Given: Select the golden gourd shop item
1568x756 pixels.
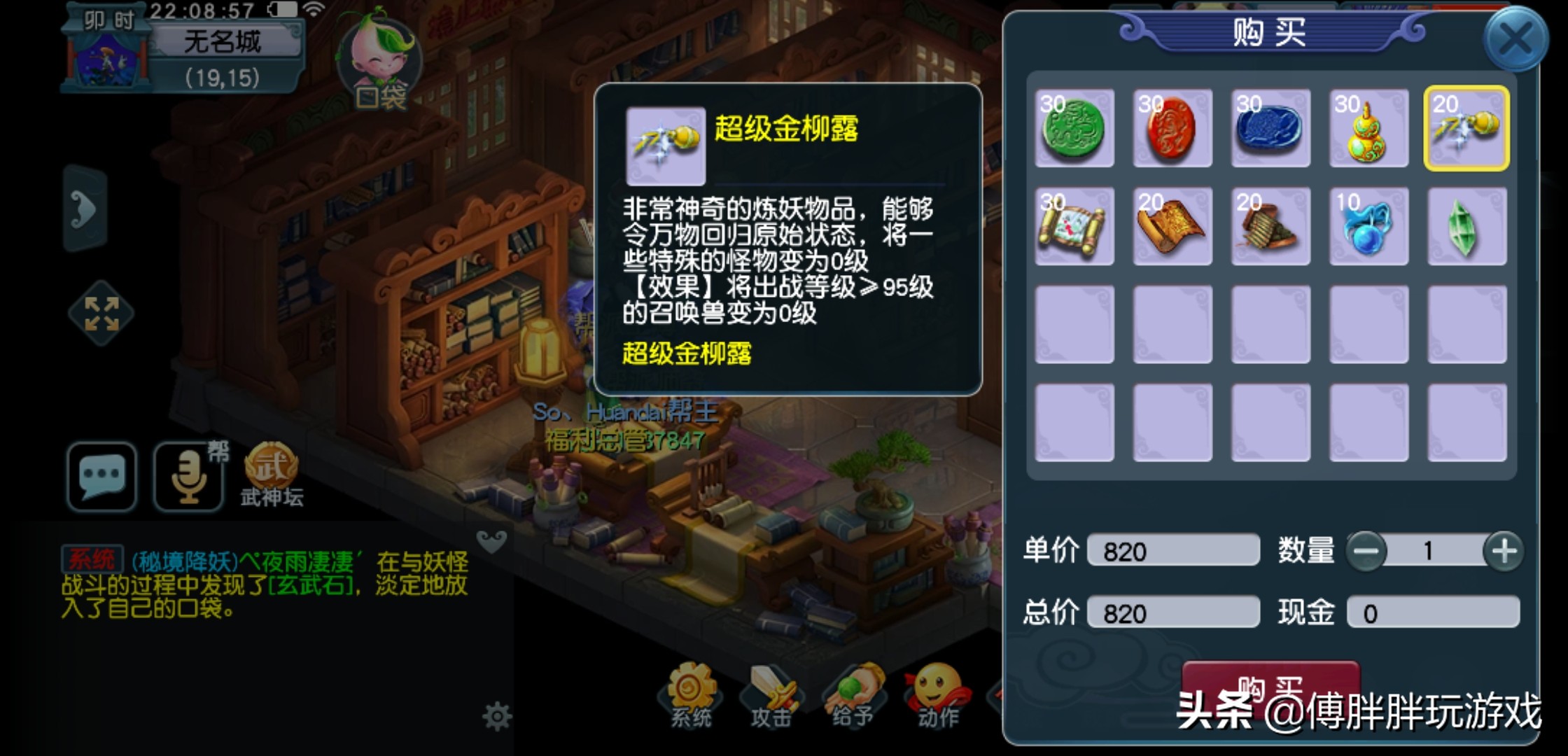Looking at the screenshot, I should pyautogui.click(x=1368, y=129).
